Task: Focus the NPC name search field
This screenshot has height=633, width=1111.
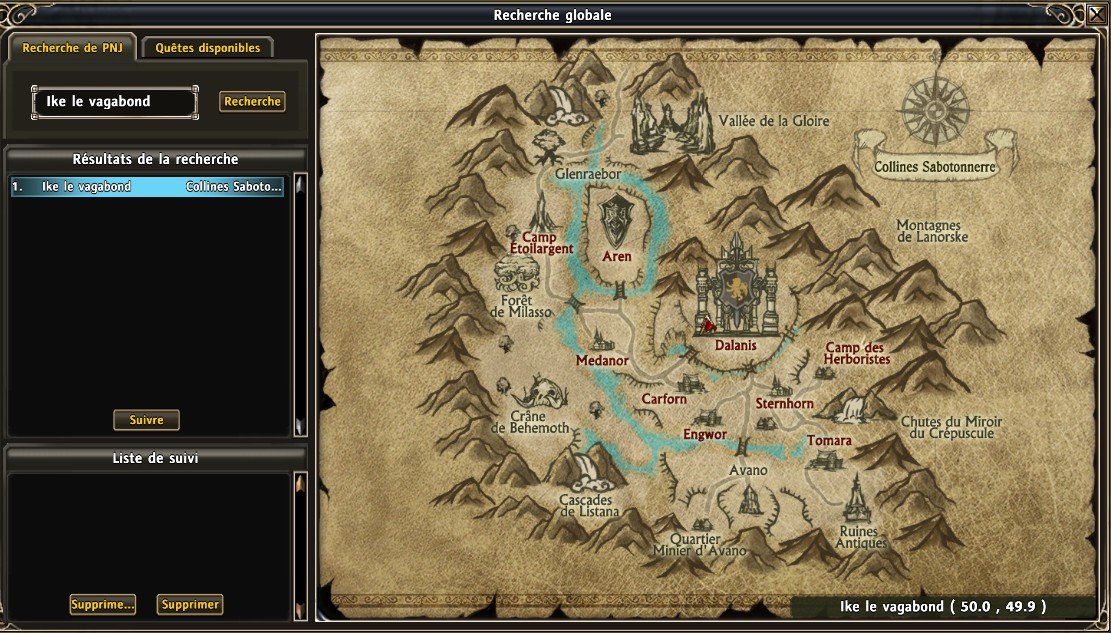Action: [114, 101]
